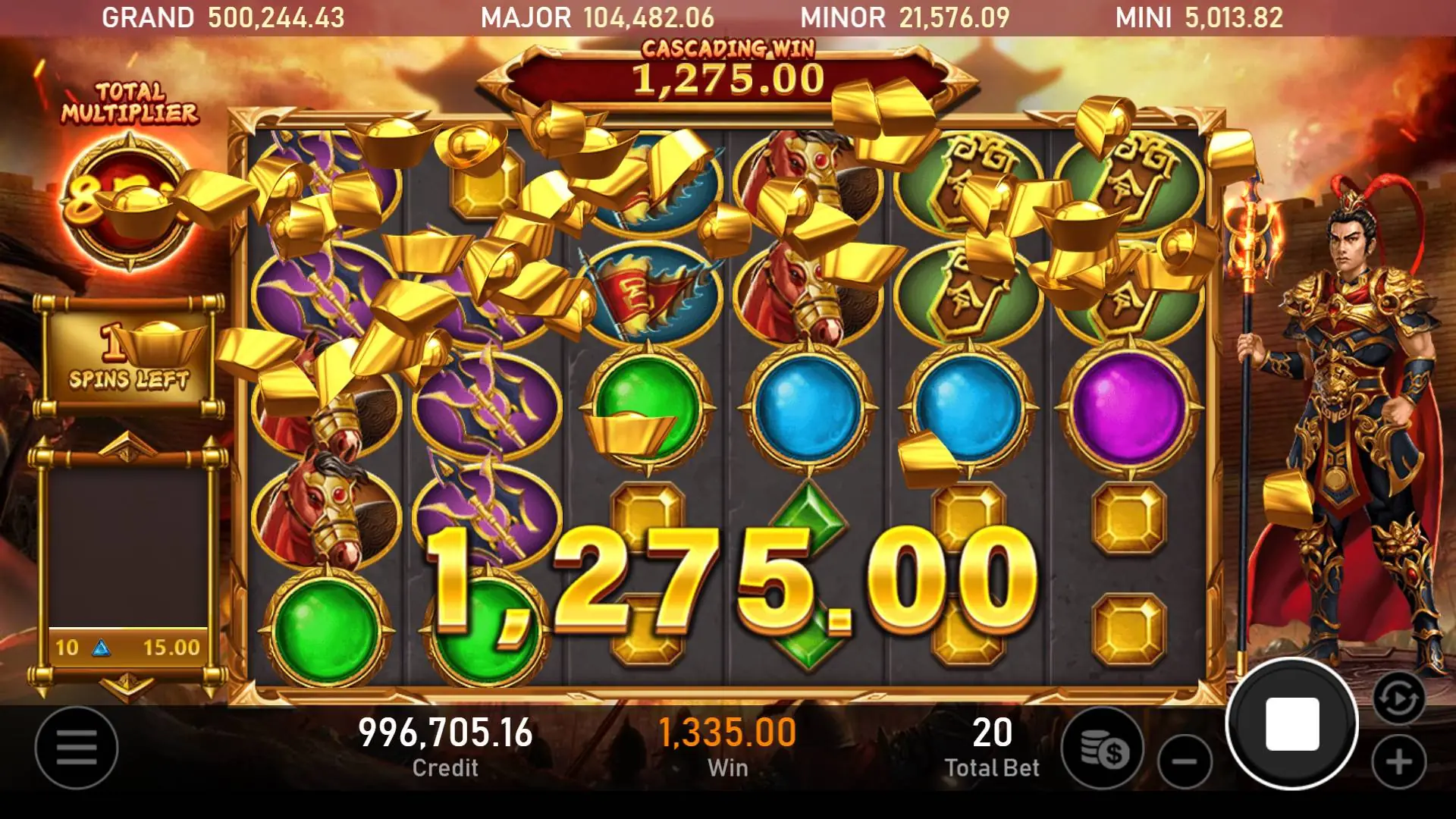Stop the spin with the square button
Viewport: 1456px width, 819px height.
click(1292, 724)
